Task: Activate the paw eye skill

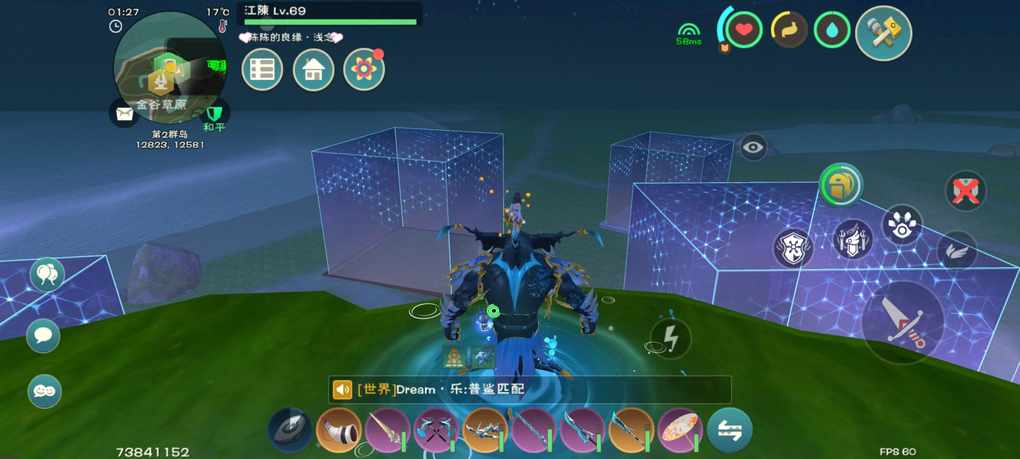Action: pyautogui.click(x=902, y=226)
